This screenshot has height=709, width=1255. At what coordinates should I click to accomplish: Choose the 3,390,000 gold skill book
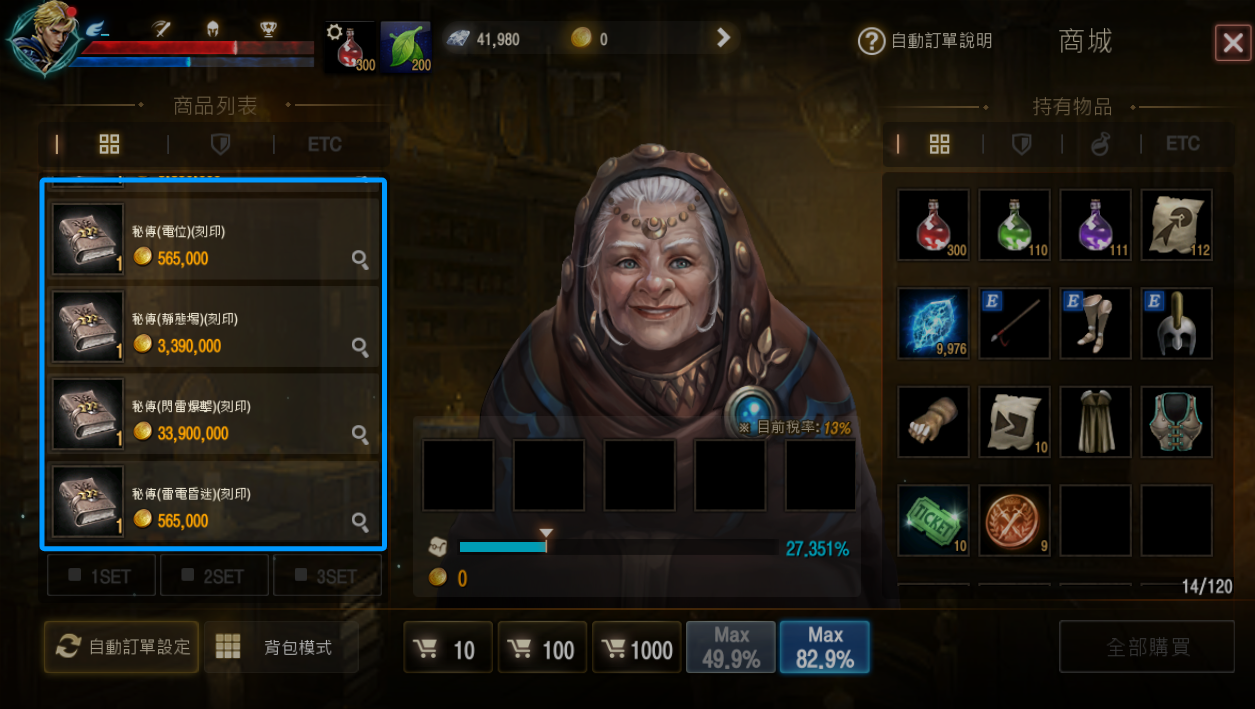coord(212,326)
